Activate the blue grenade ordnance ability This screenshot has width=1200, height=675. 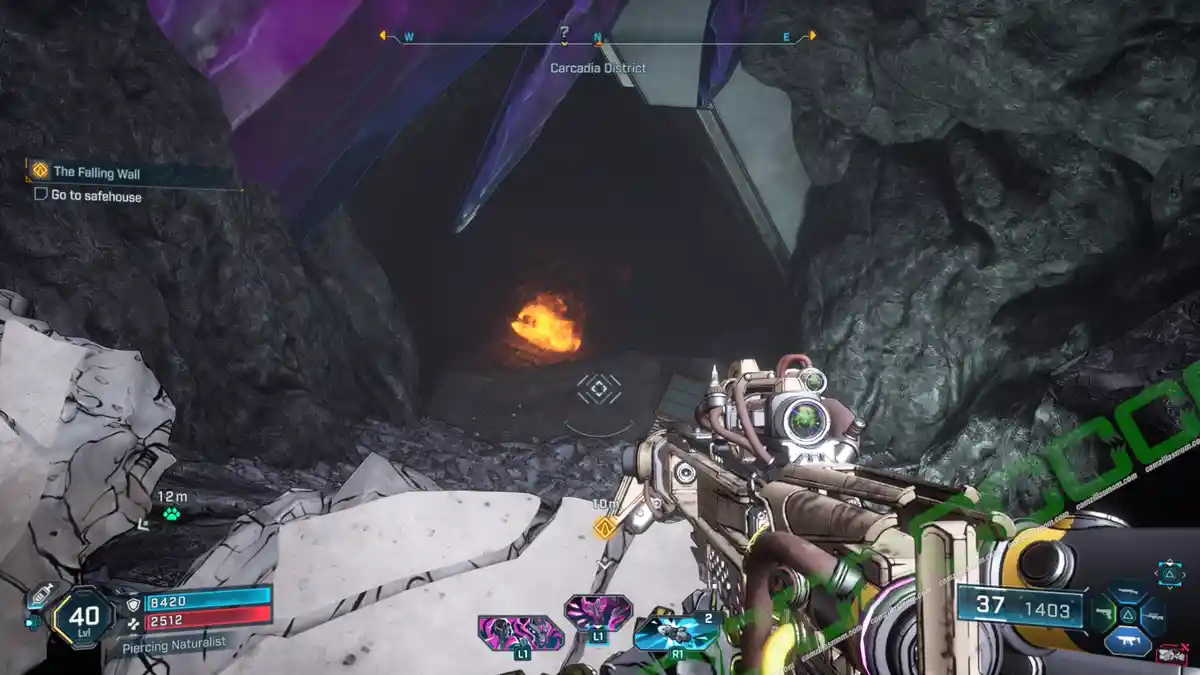[x=676, y=632]
